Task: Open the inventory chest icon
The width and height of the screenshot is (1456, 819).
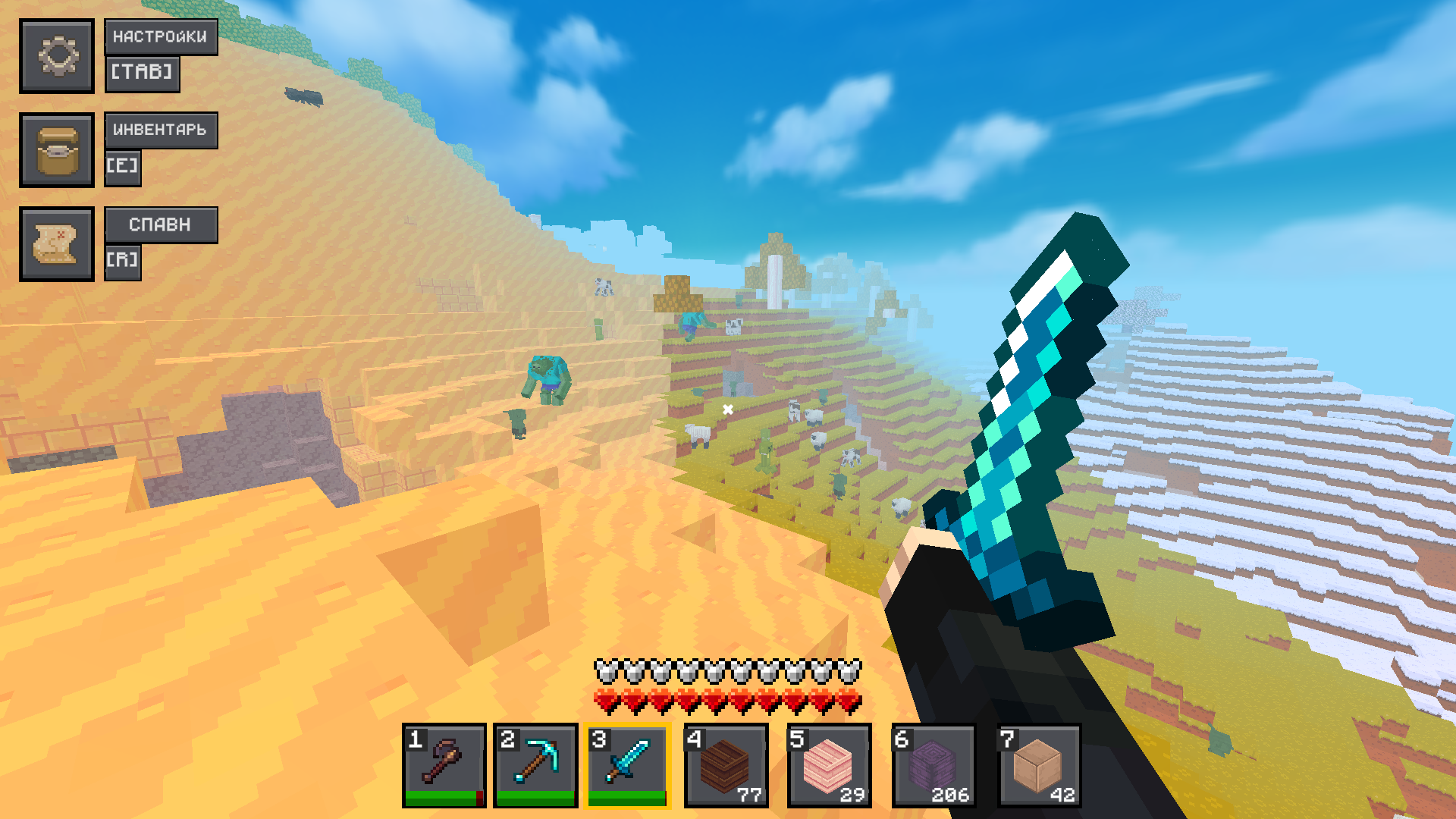Action: 57,149
